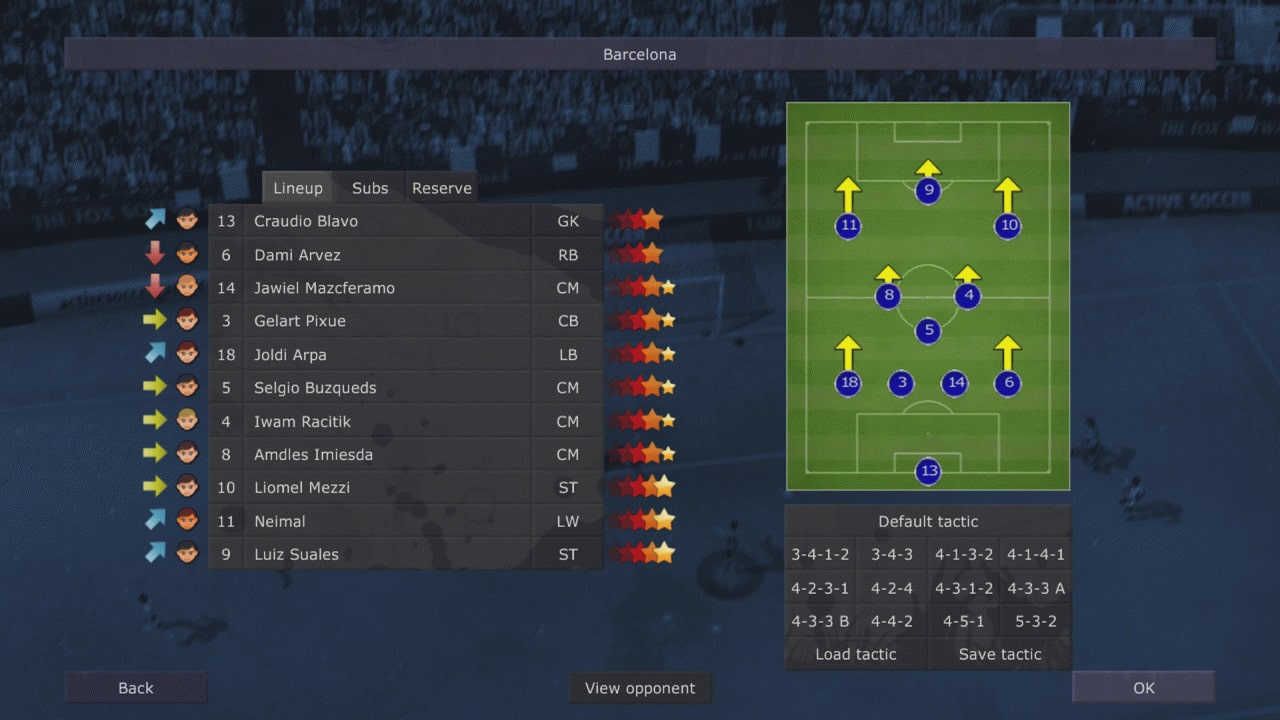Image resolution: width=1280 pixels, height=720 pixels.
Task: Click player dot 9 at the top of the field
Action: click(x=927, y=191)
